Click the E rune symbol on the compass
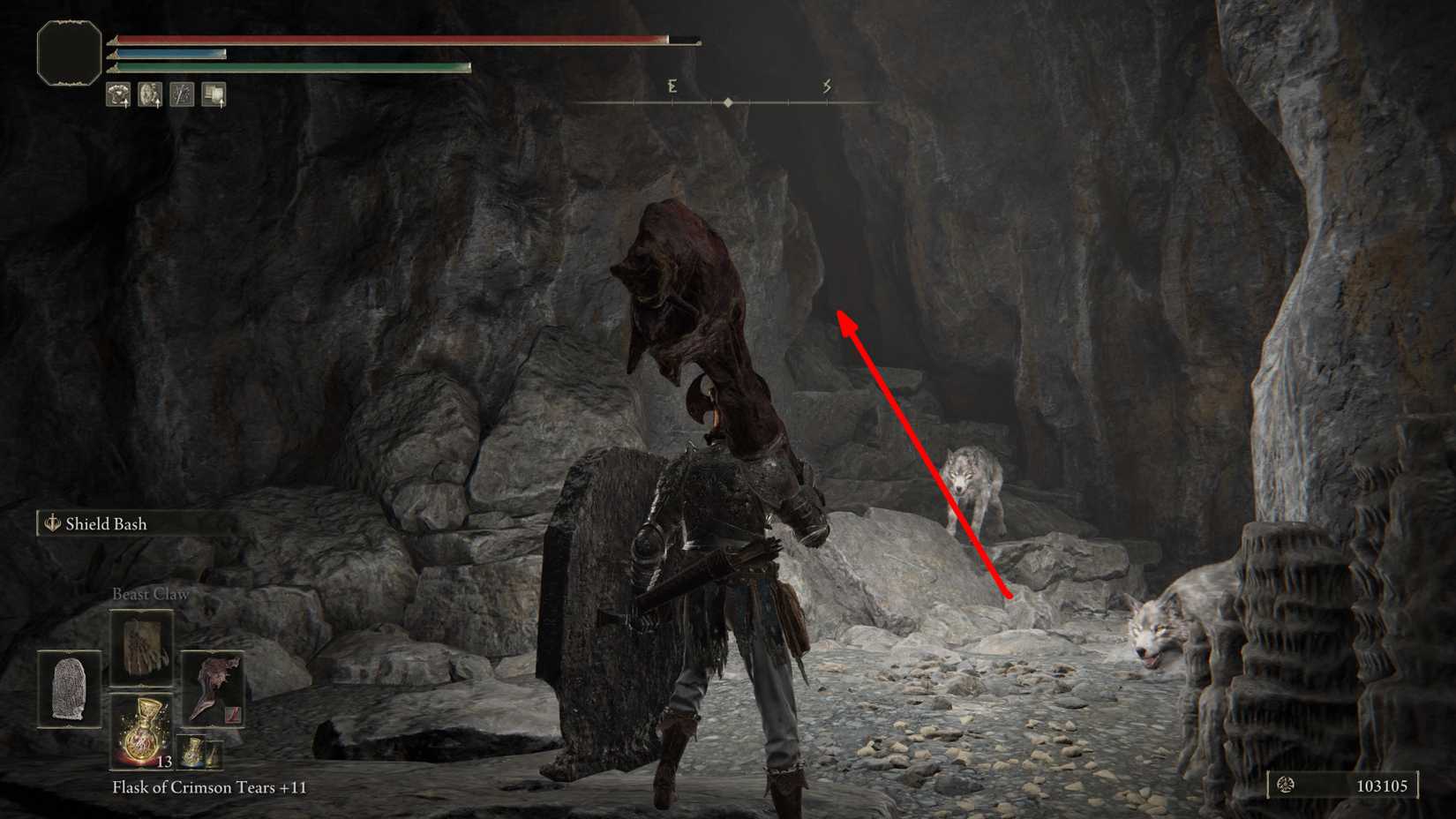This screenshot has width=1456, height=819. 672,86
